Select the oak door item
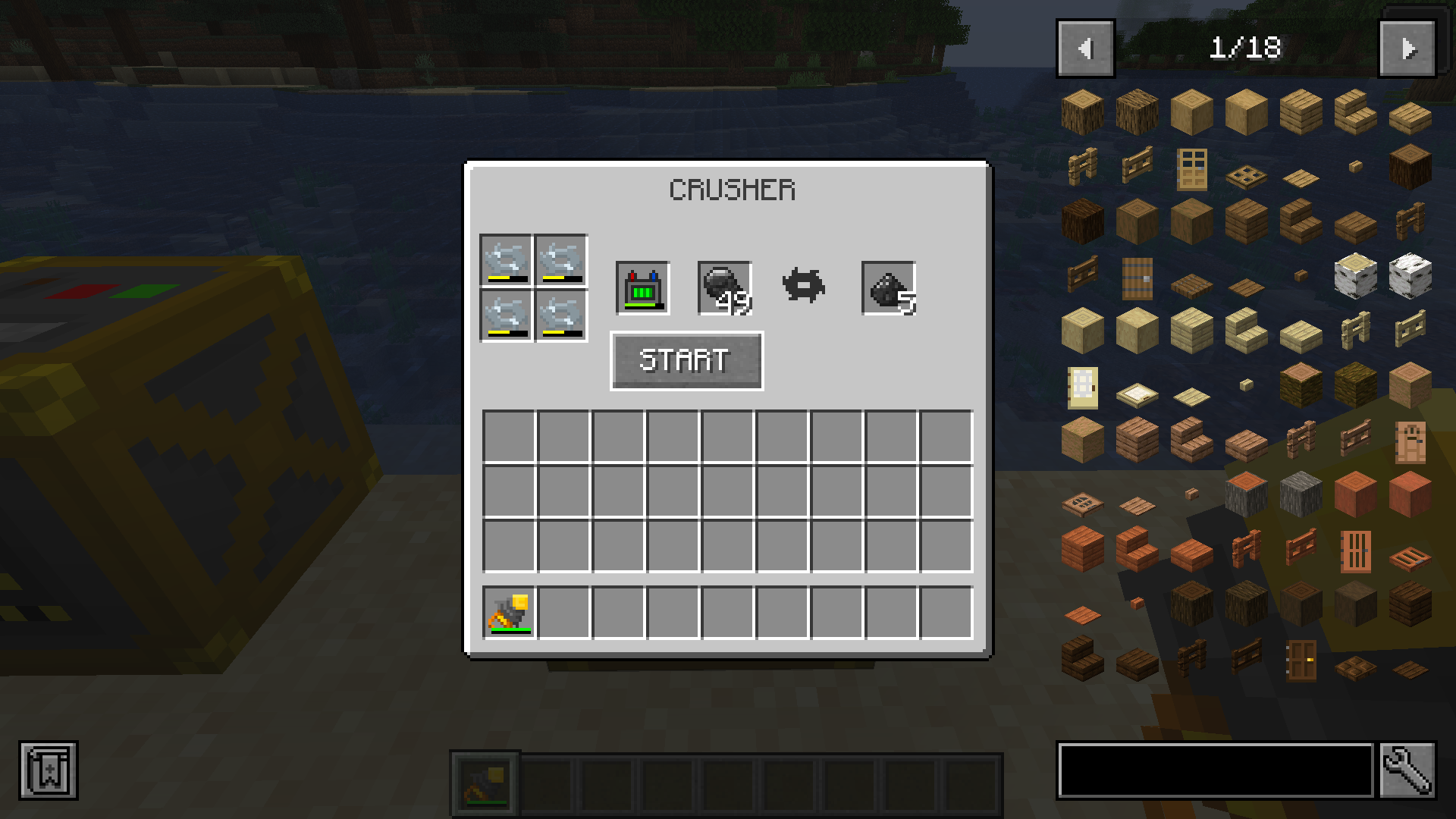 pos(1193,170)
